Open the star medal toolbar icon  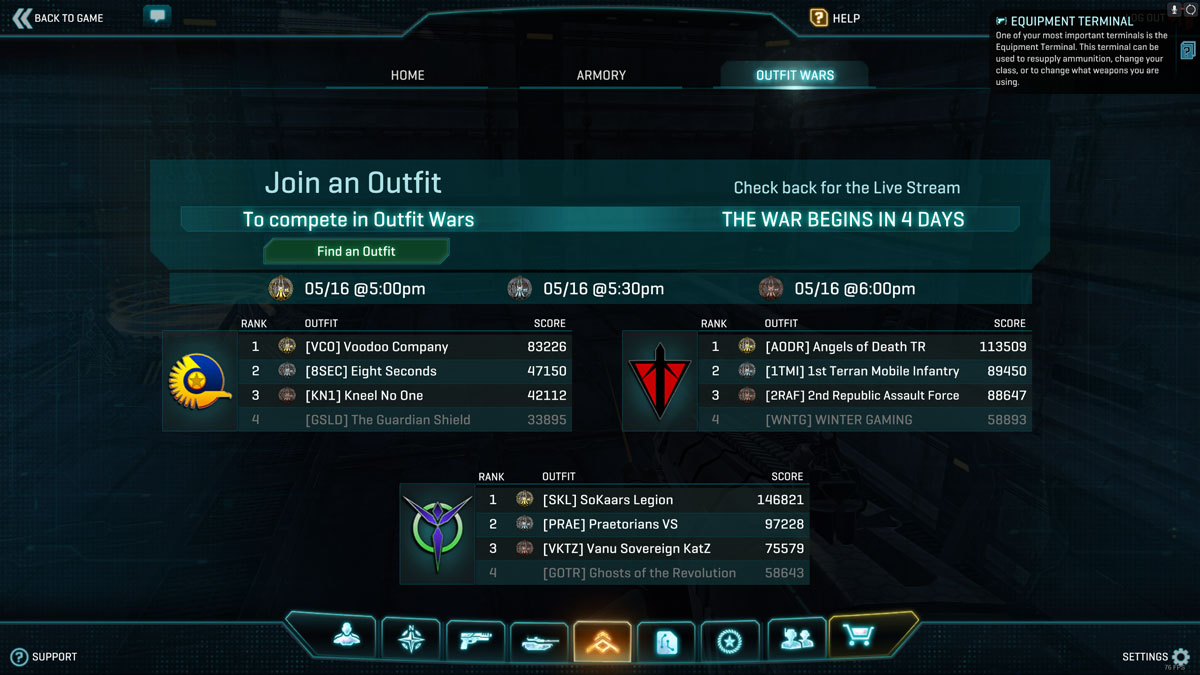pyautogui.click(x=729, y=641)
